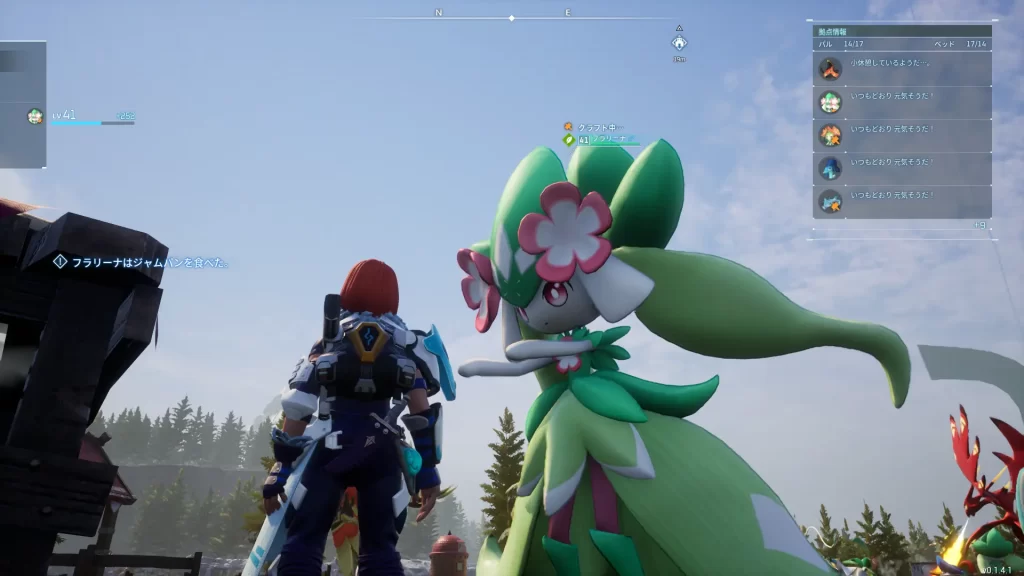Select the green flower pal in the base list
1024x576 pixels.
tap(901, 101)
